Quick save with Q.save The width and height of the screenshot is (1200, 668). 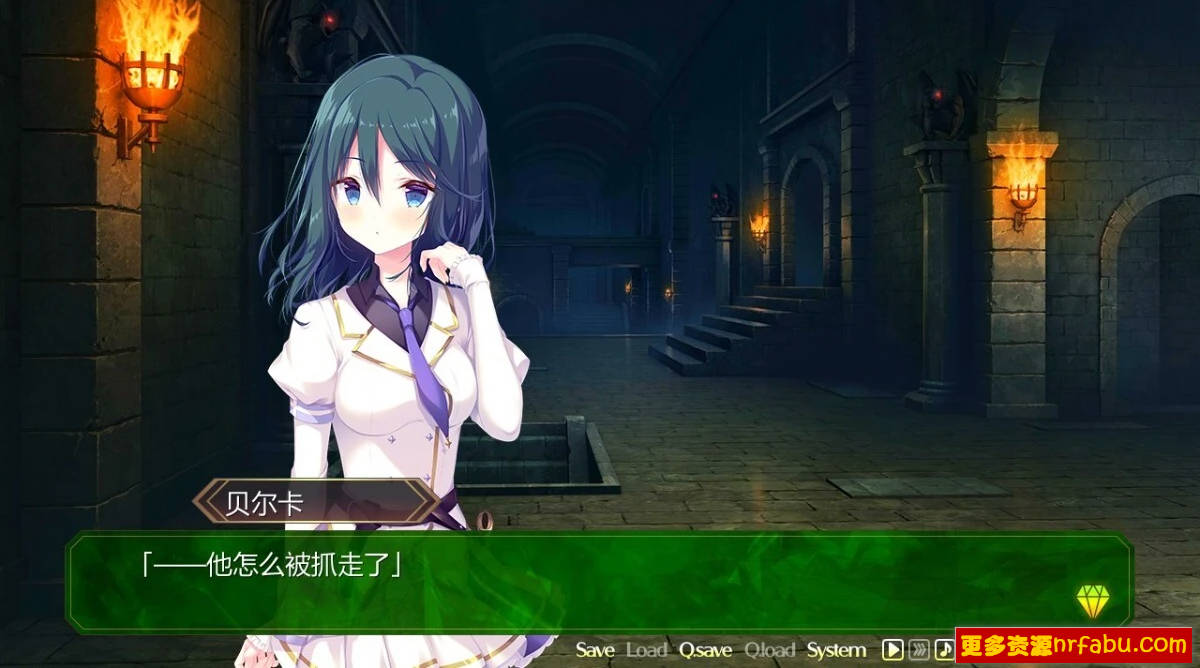(x=705, y=650)
